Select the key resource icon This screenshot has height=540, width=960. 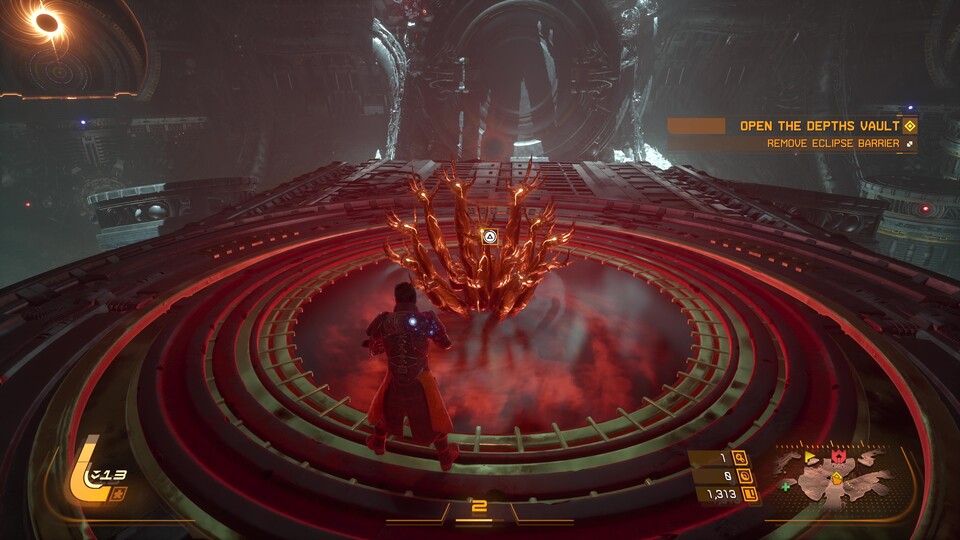[x=741, y=459]
